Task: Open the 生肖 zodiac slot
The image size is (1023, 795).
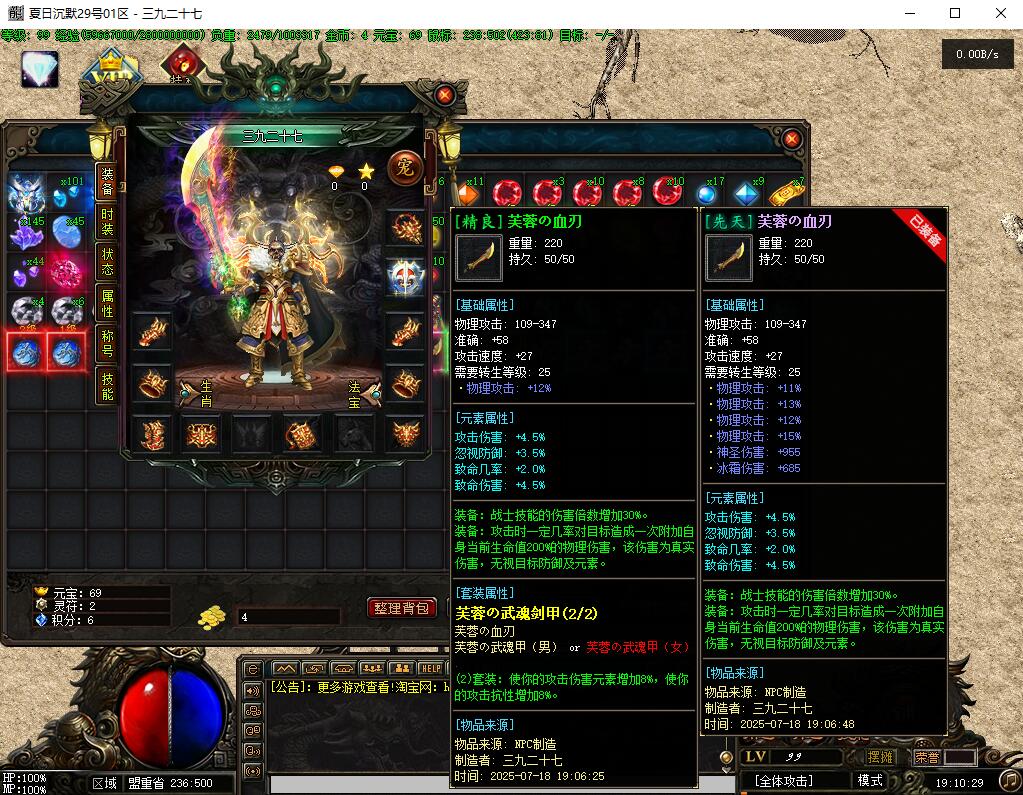Action: [196, 393]
